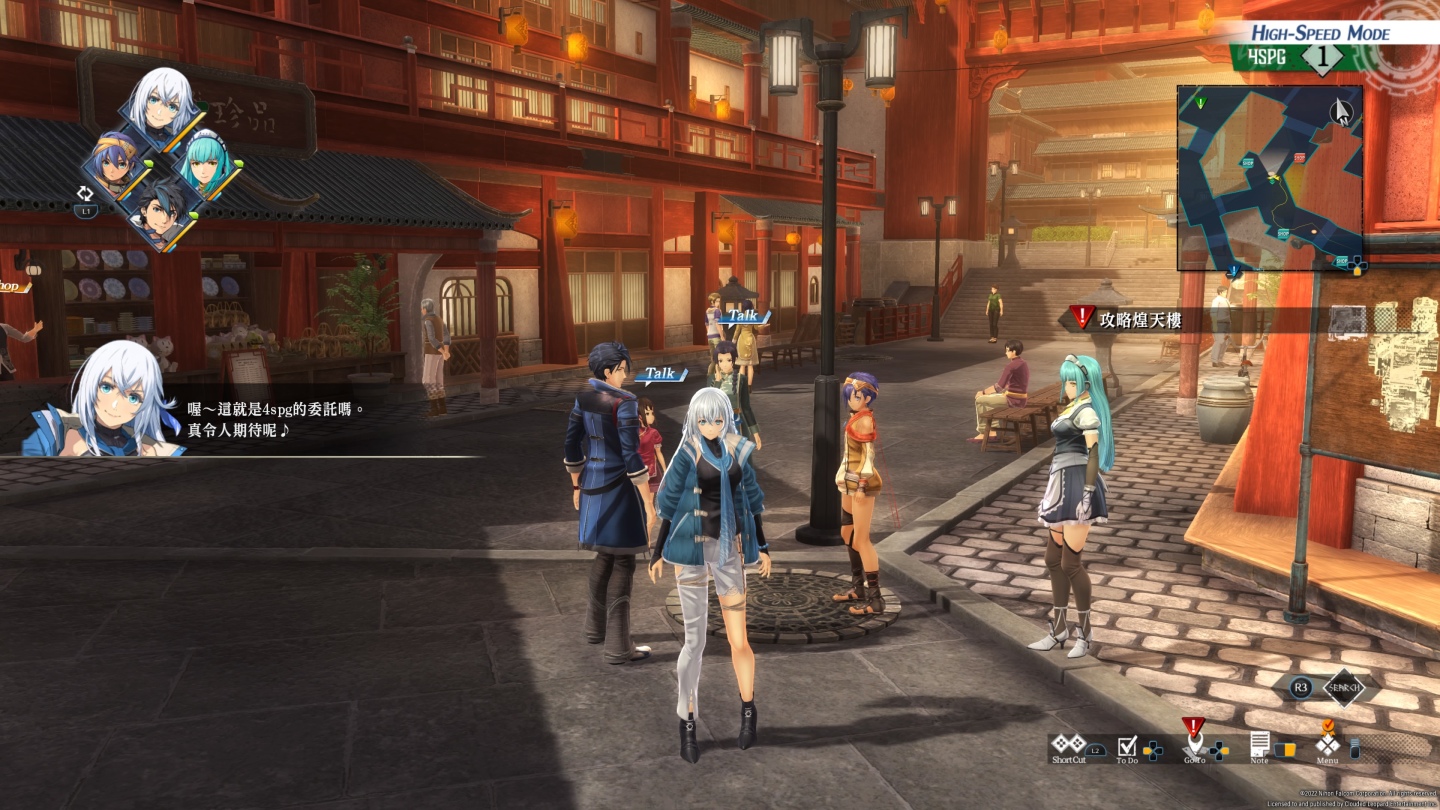Click the red SHOP marker on the minimap
Screen dimensions: 1440x810
pos(1299,158)
